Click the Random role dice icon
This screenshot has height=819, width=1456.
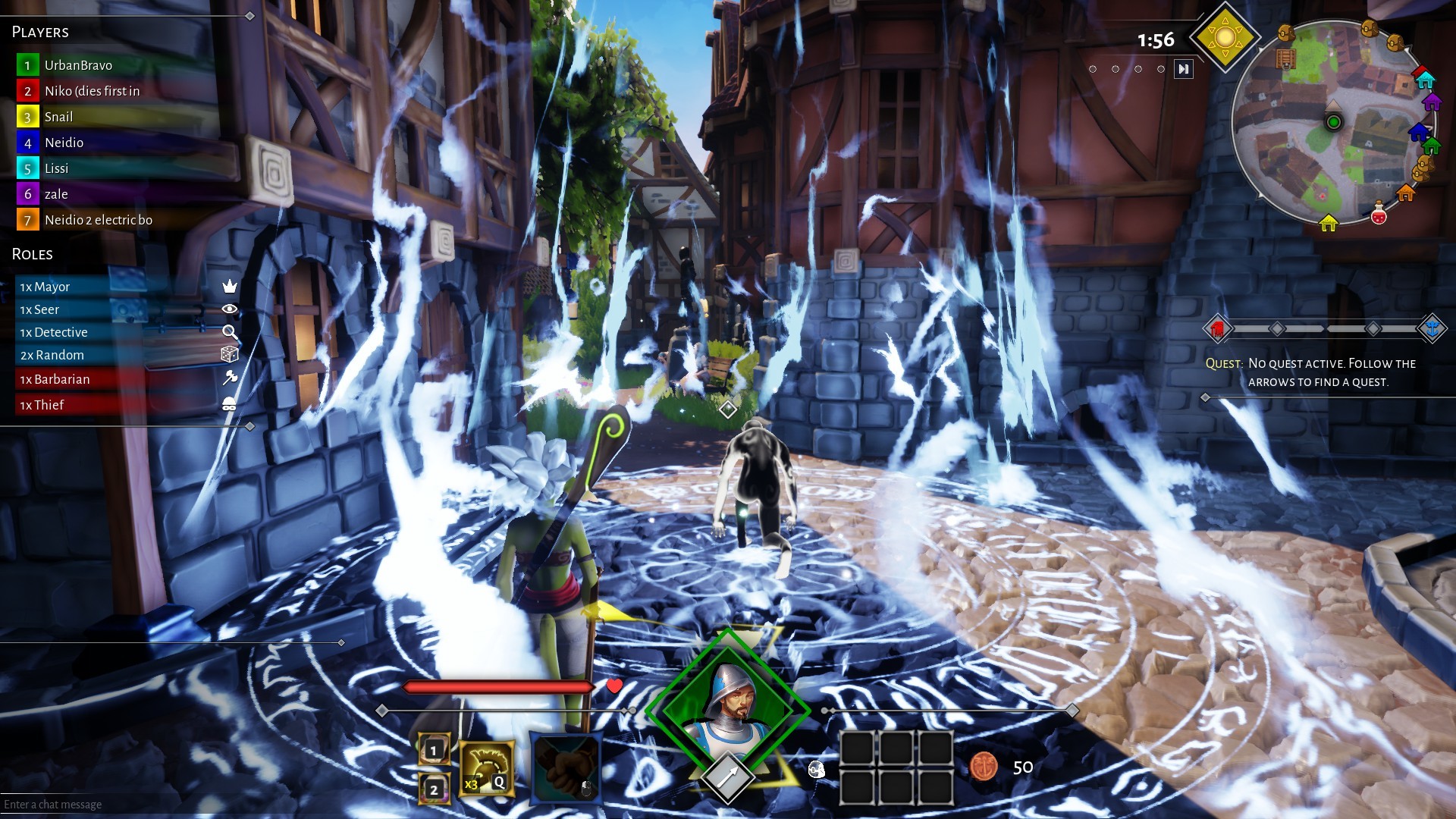[230, 353]
